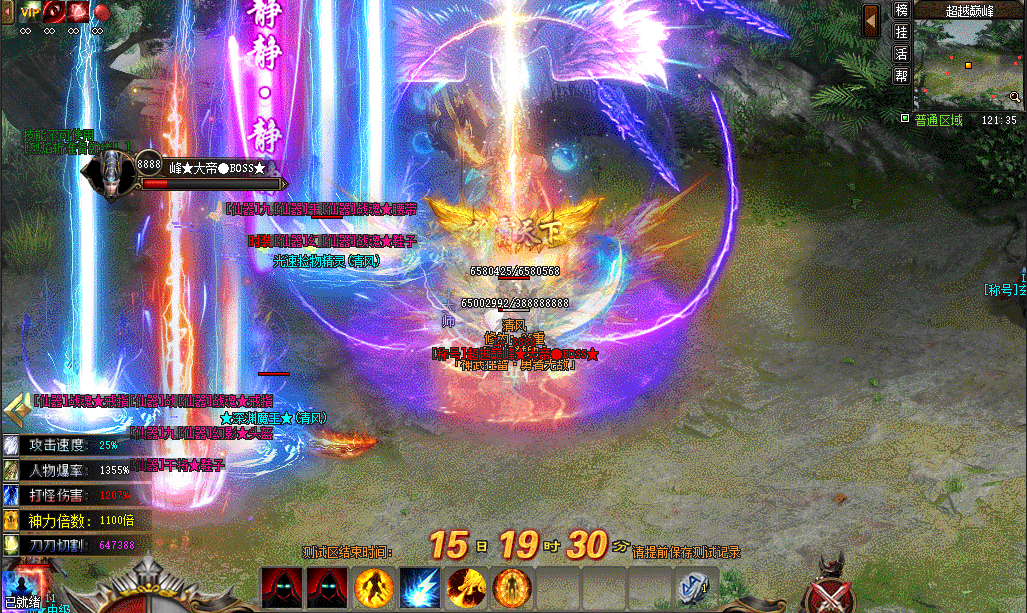Activate the lightning bolt skill
The width and height of the screenshot is (1027, 613).
coord(420,586)
